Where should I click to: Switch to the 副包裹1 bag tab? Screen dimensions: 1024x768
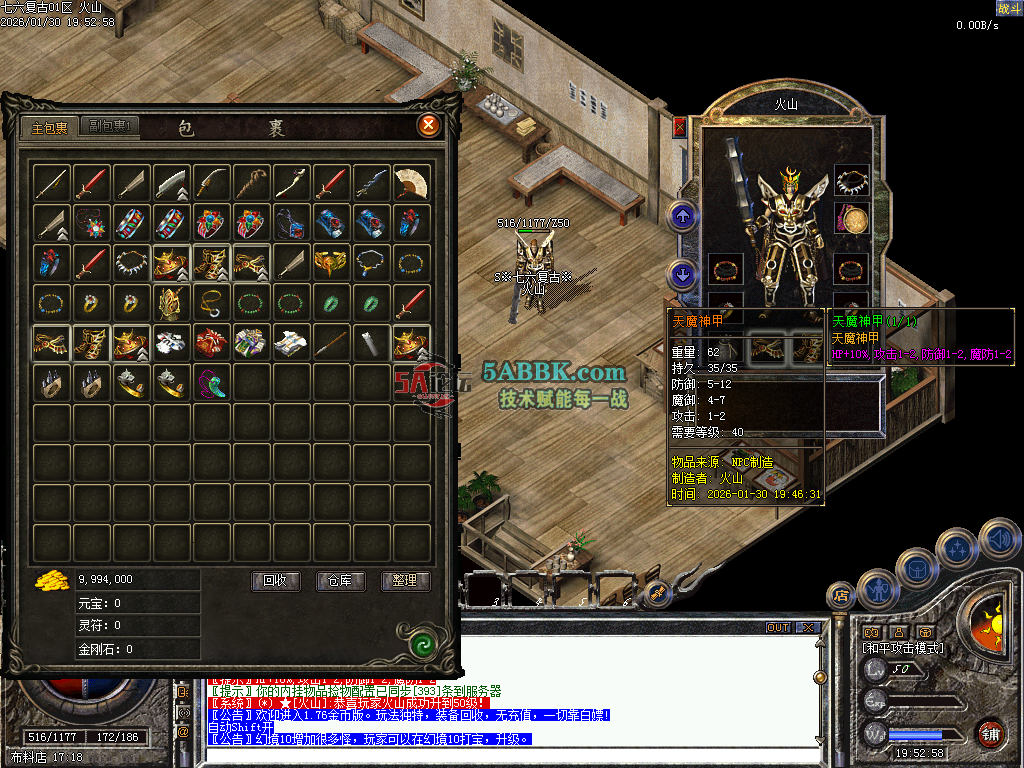[x=109, y=126]
